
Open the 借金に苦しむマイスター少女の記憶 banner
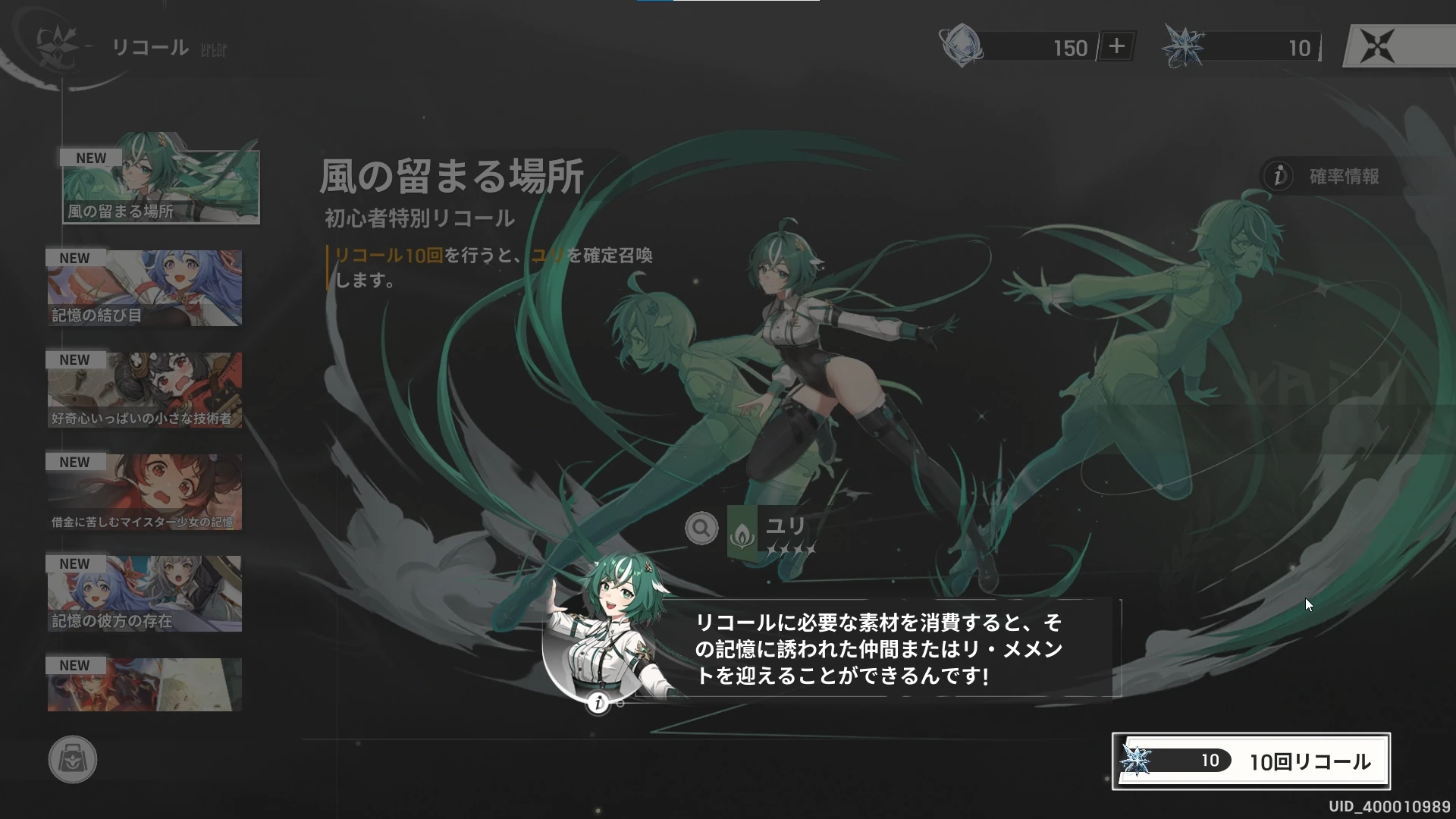tap(145, 491)
